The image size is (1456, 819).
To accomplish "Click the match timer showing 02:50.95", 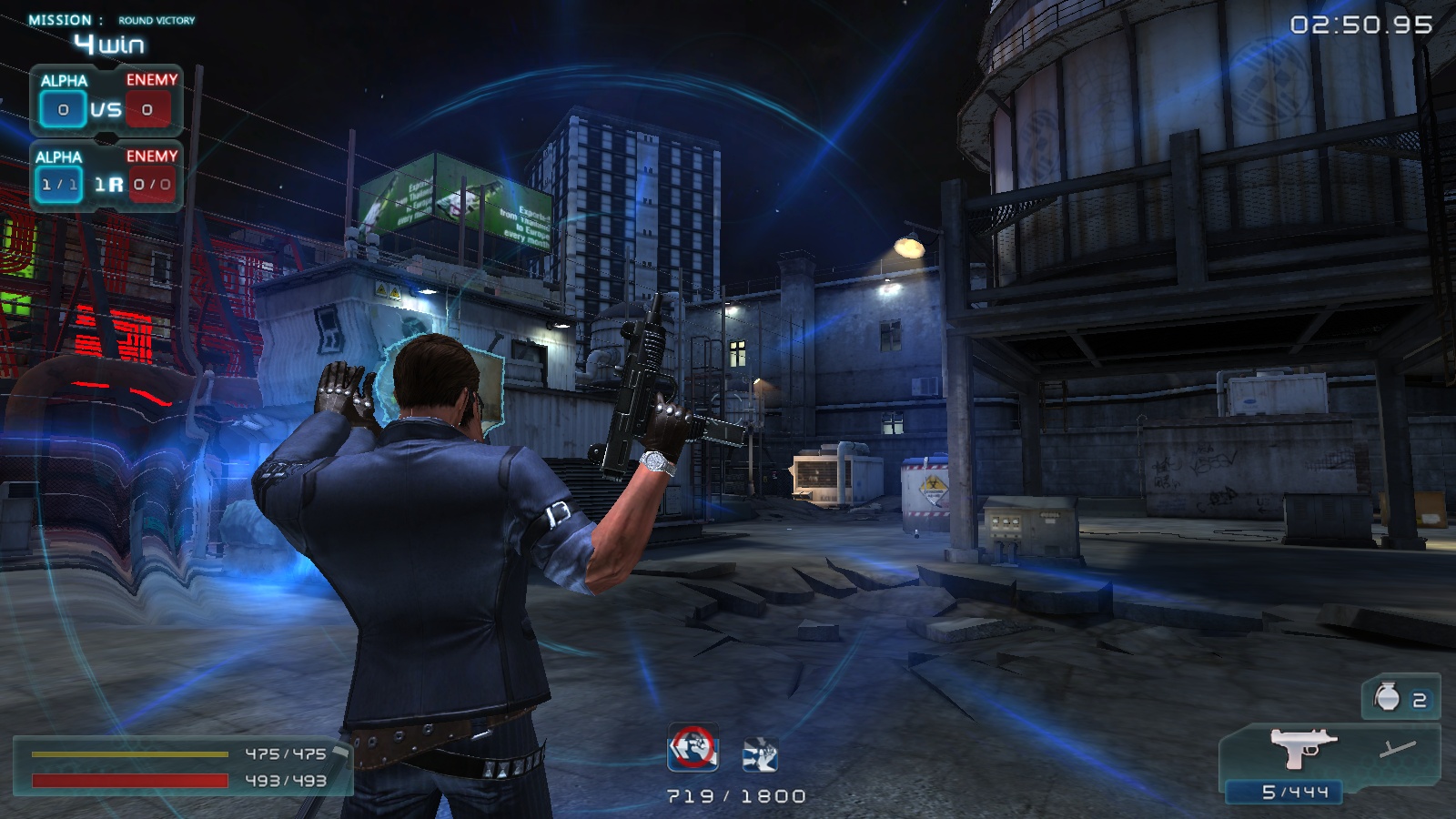I will tap(1360, 25).
